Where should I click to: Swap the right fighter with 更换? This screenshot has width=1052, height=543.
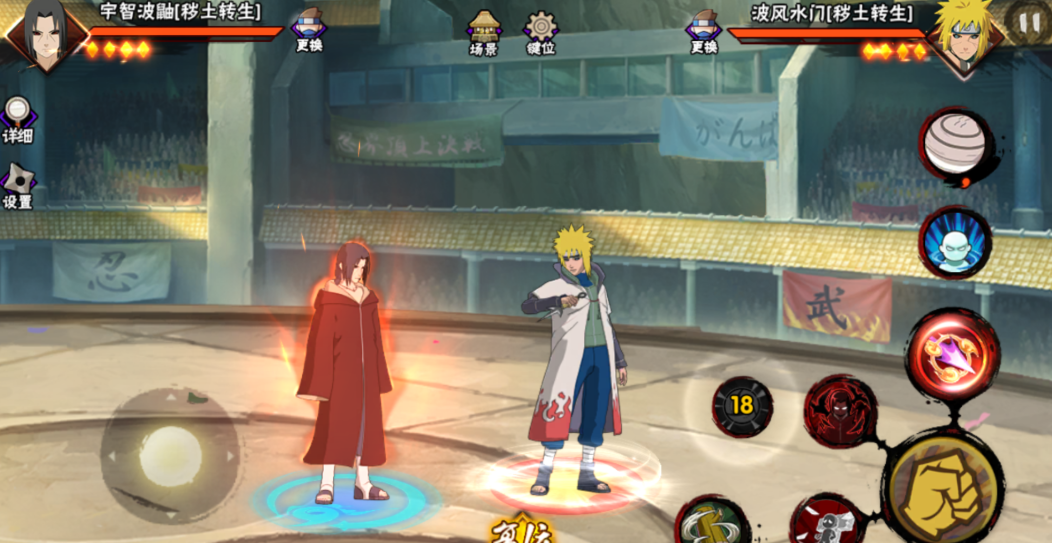[704, 30]
